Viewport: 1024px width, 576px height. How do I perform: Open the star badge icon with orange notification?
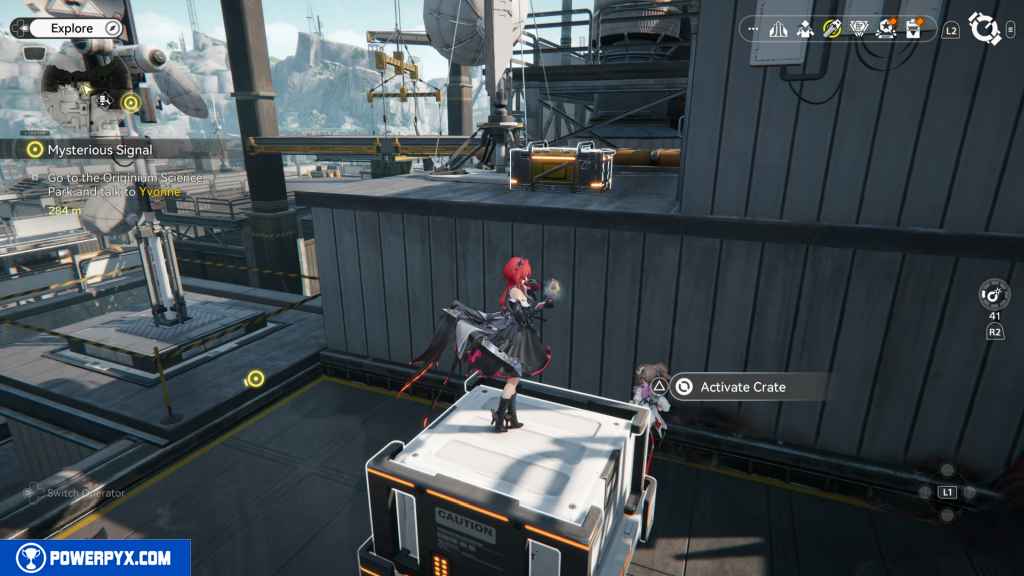(886, 30)
